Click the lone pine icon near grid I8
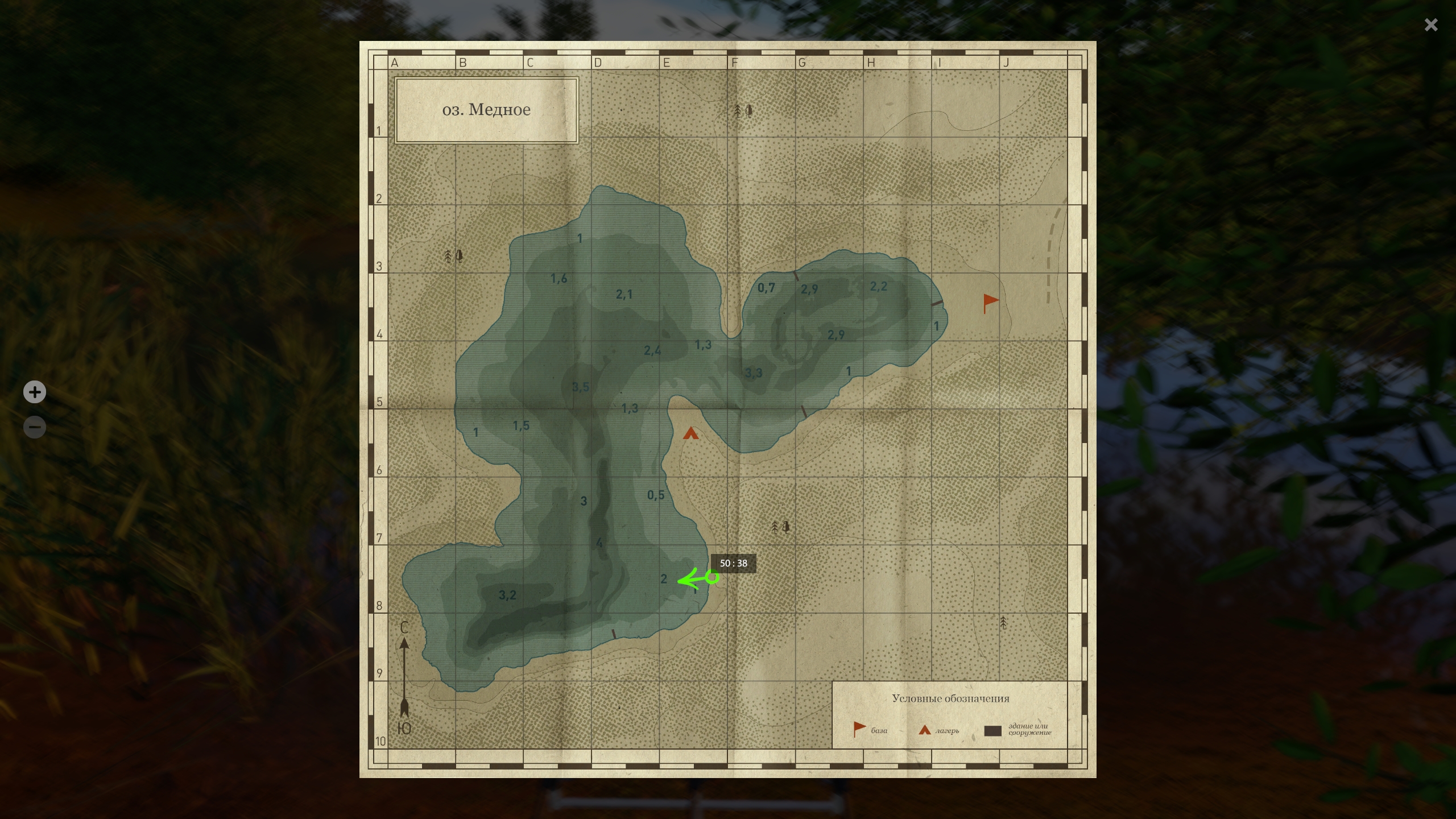 [1004, 623]
